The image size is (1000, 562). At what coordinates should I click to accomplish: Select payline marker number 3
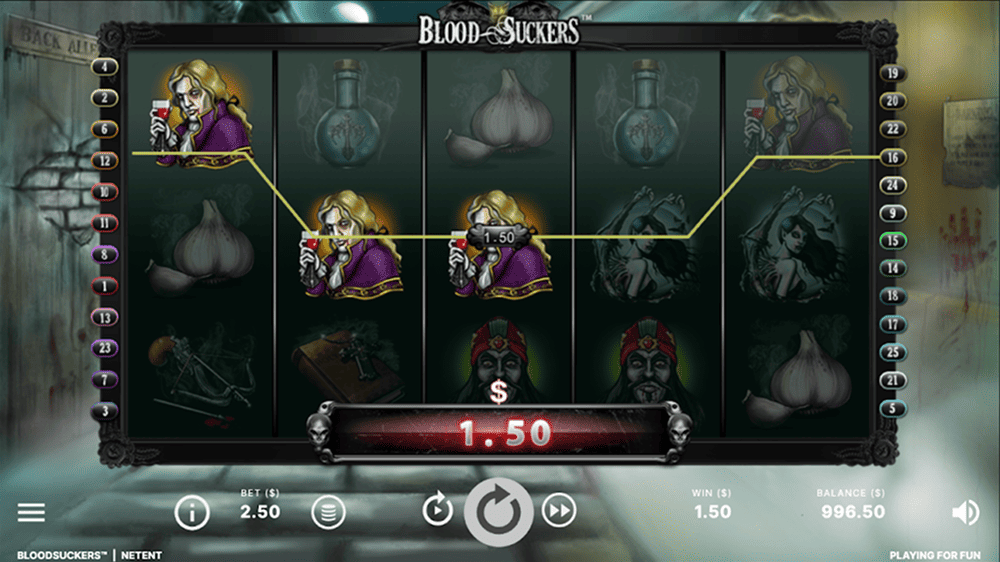(x=104, y=410)
